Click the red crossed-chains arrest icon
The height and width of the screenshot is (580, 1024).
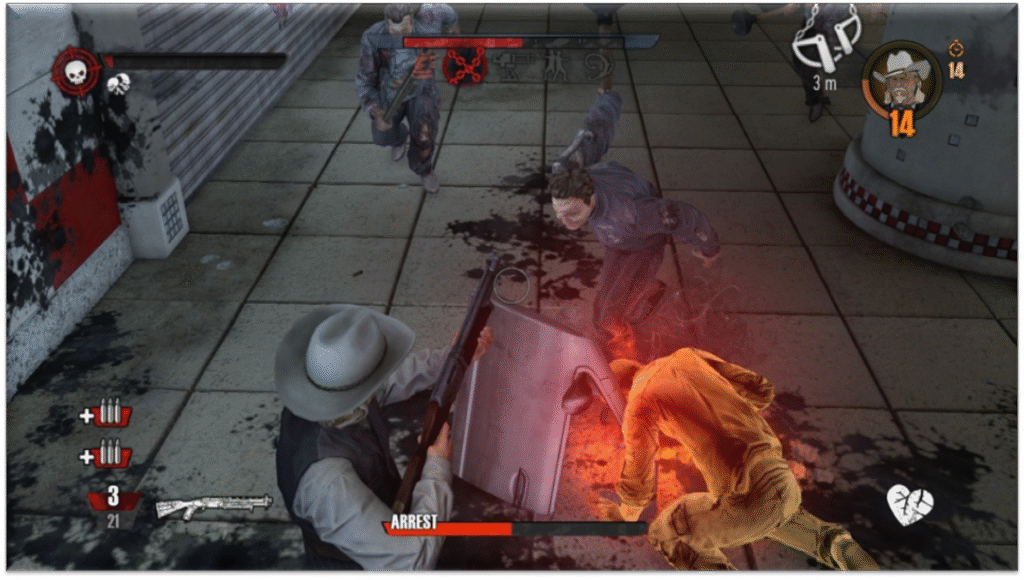pos(465,66)
